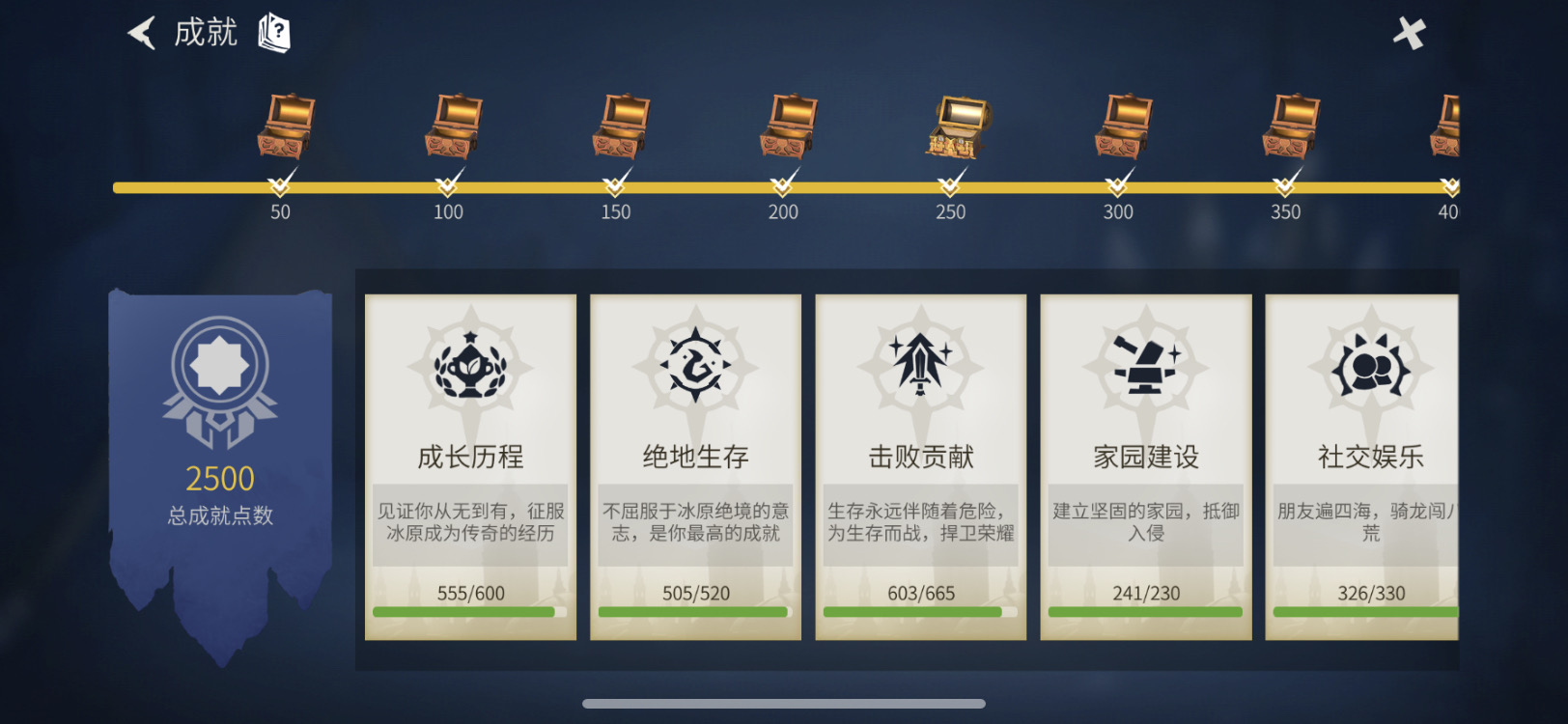Click the checkmark below the 300-point chest
This screenshot has height=724, width=1568.
pyautogui.click(x=1118, y=181)
